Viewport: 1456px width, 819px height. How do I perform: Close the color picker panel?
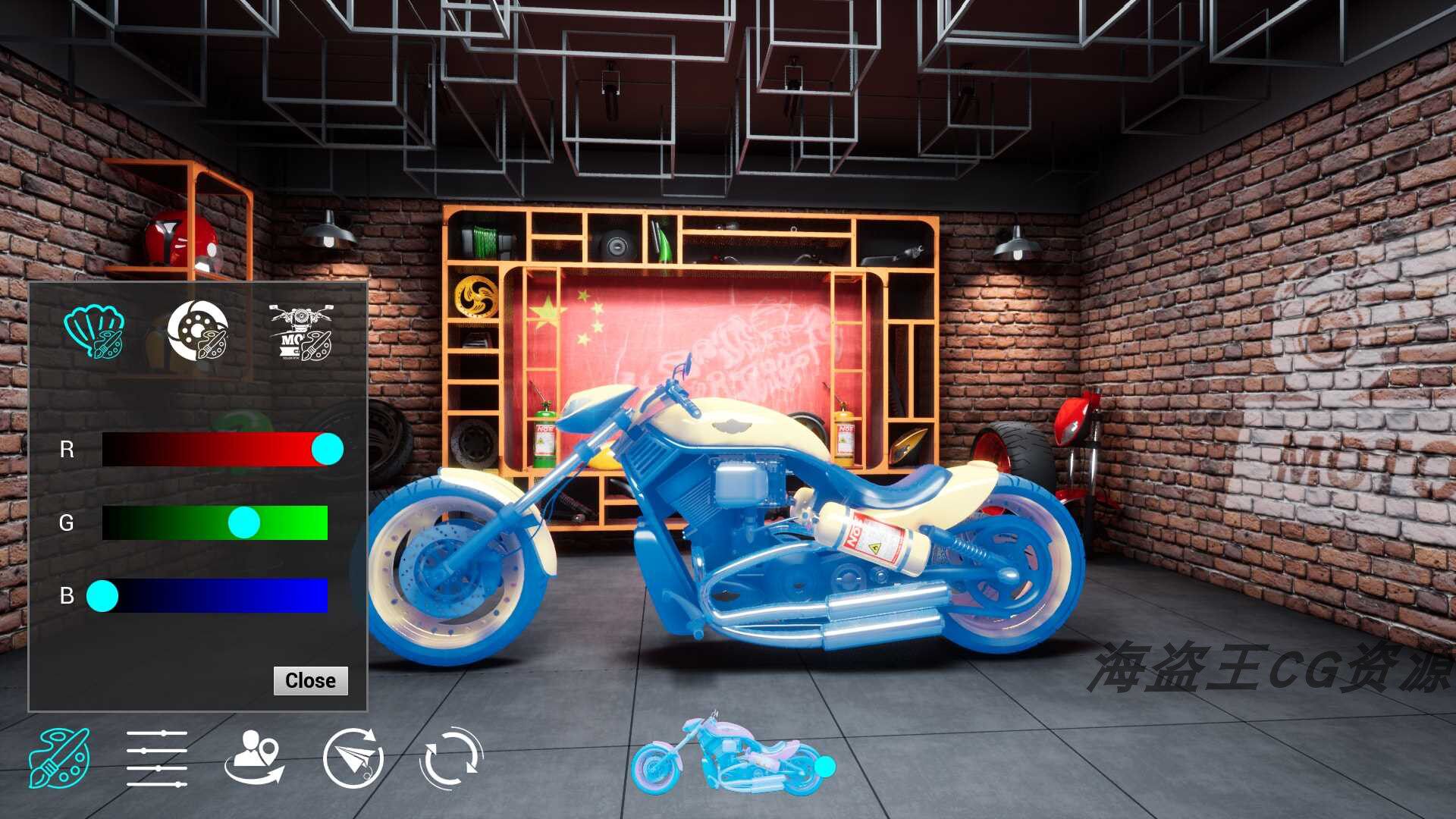pyautogui.click(x=310, y=680)
